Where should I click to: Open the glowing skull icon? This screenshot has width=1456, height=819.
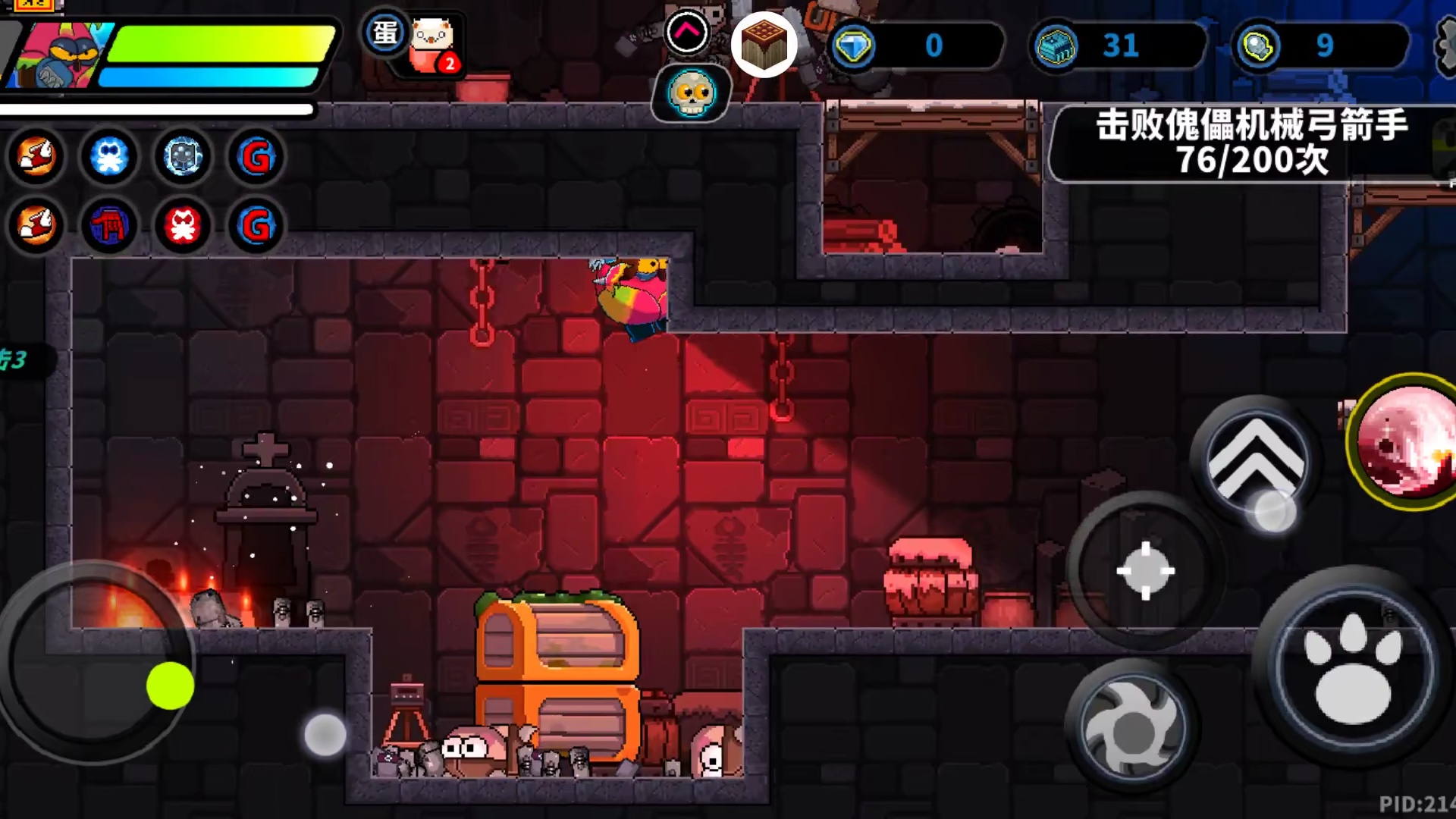(691, 93)
